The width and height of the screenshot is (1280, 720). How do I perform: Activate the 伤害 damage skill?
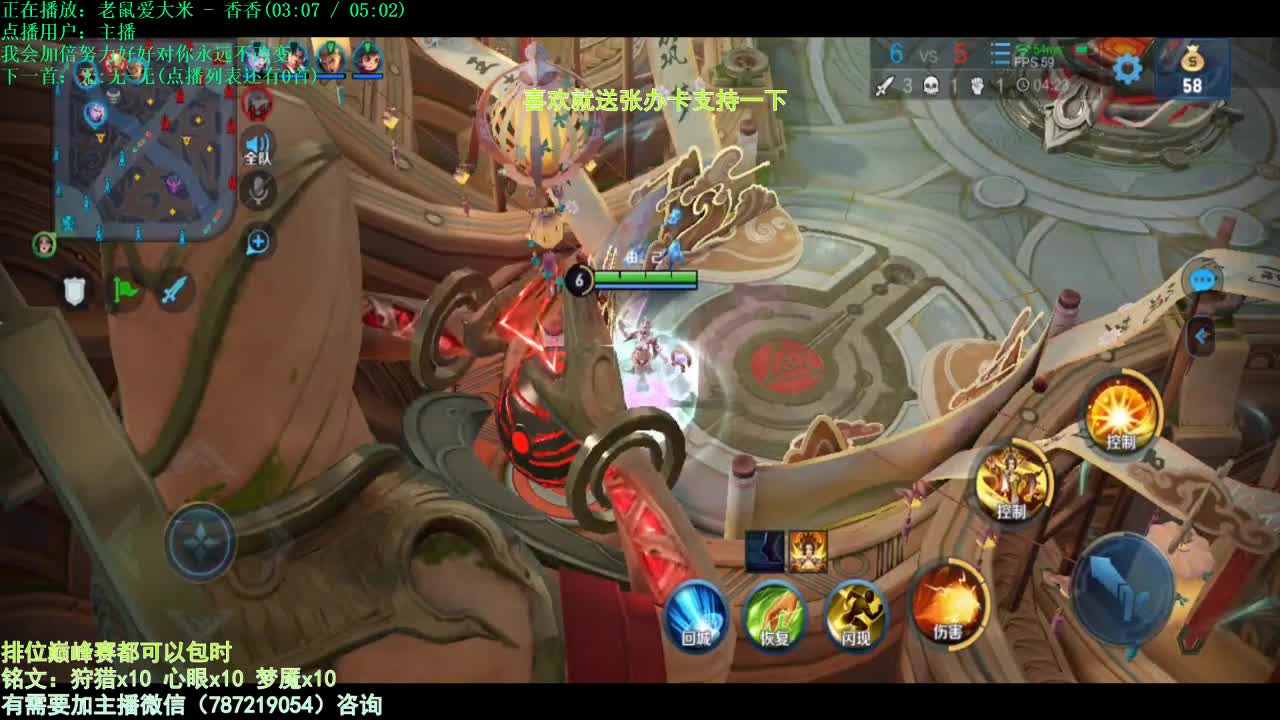pyautogui.click(x=948, y=604)
